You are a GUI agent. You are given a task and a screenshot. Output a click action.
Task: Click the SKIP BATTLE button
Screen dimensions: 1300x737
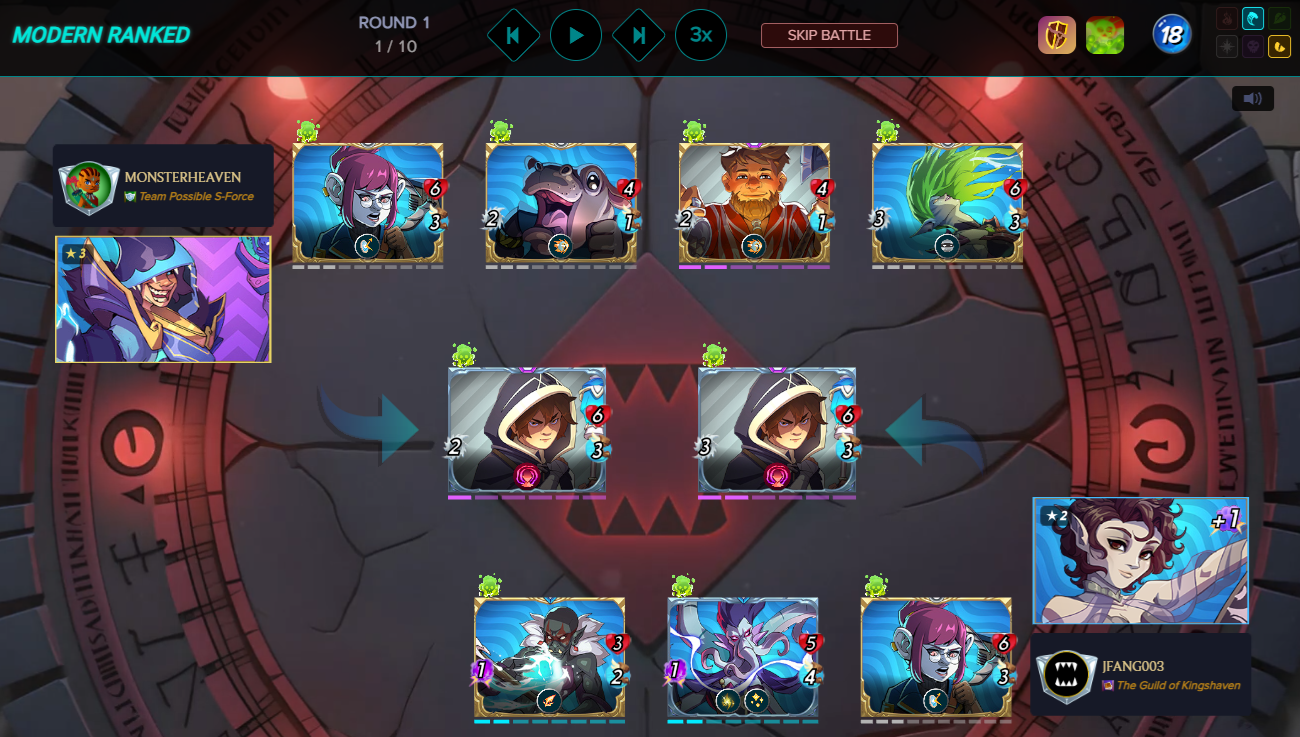click(x=829, y=34)
